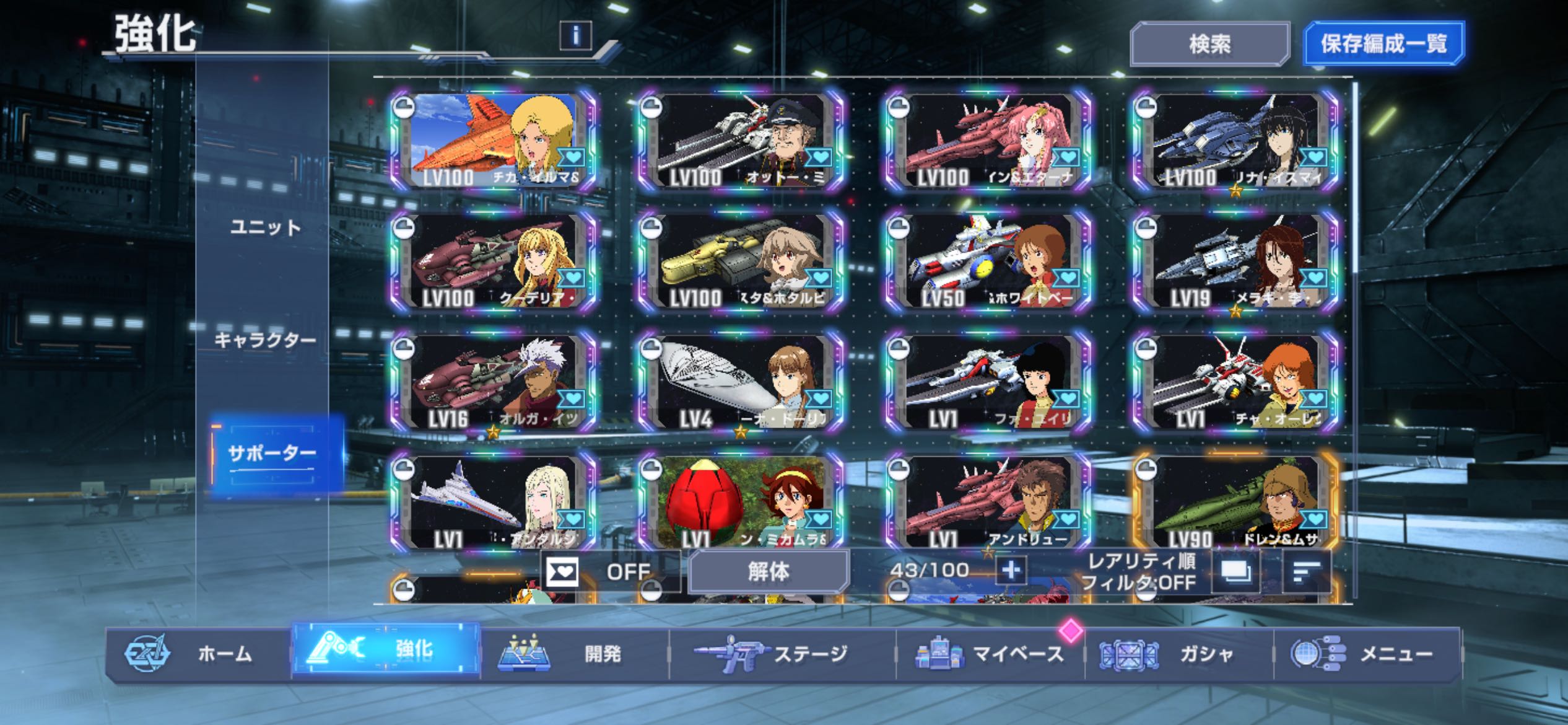Enter マイベース from the bottom bar

[990, 654]
